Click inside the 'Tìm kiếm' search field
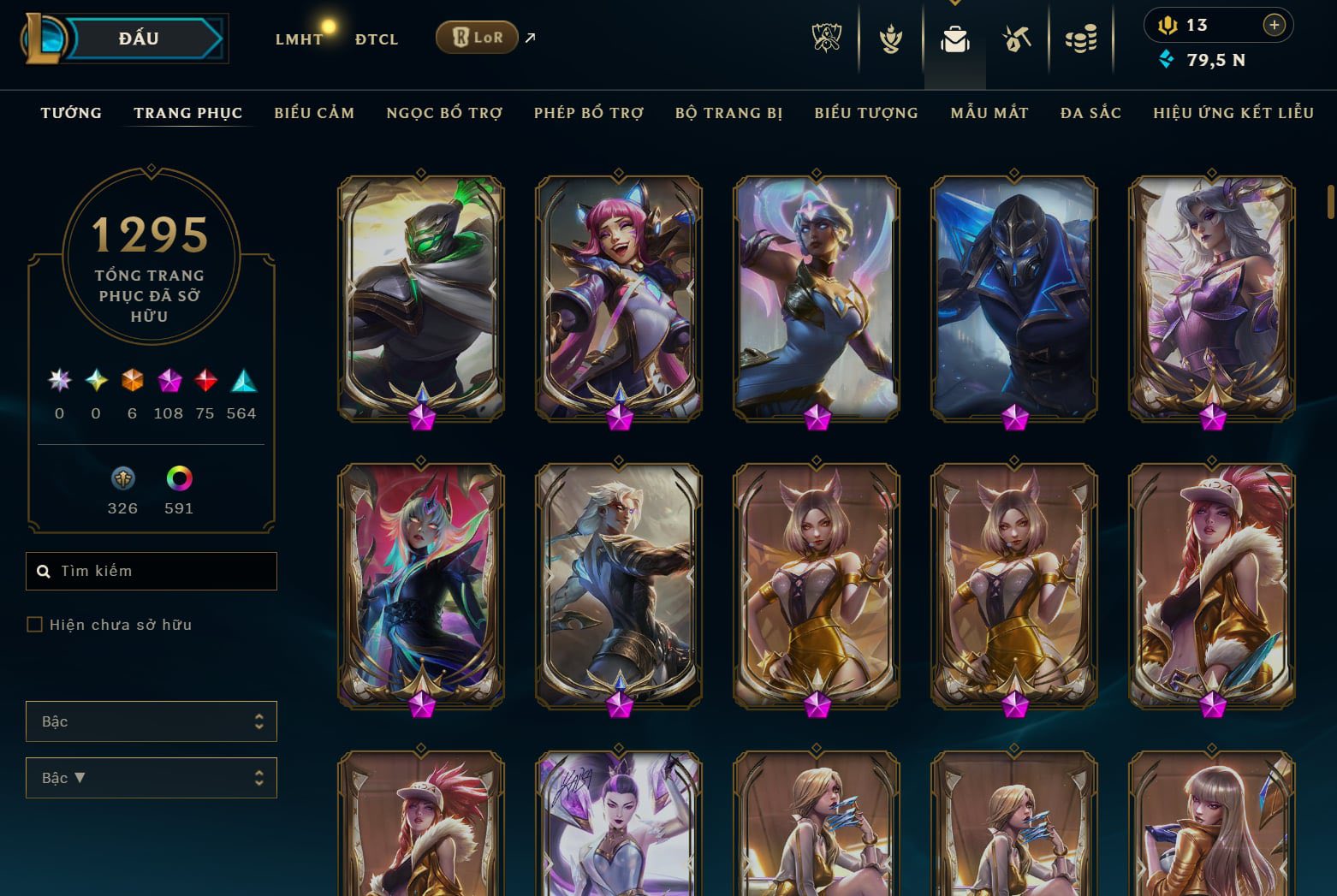The image size is (1337, 896). (x=152, y=571)
